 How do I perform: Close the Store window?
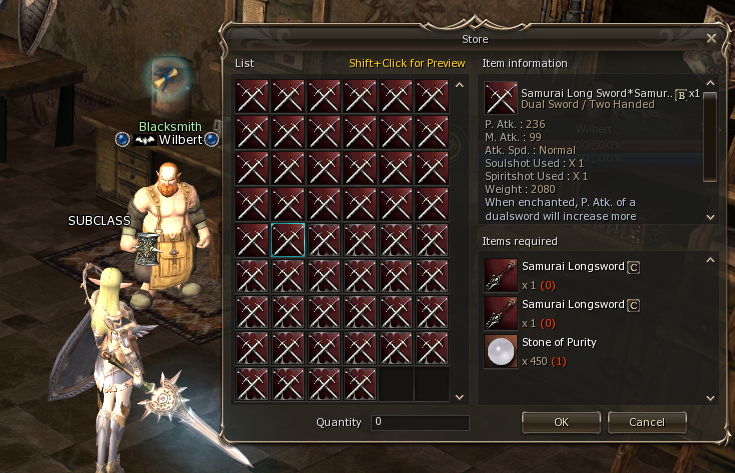tap(711, 38)
